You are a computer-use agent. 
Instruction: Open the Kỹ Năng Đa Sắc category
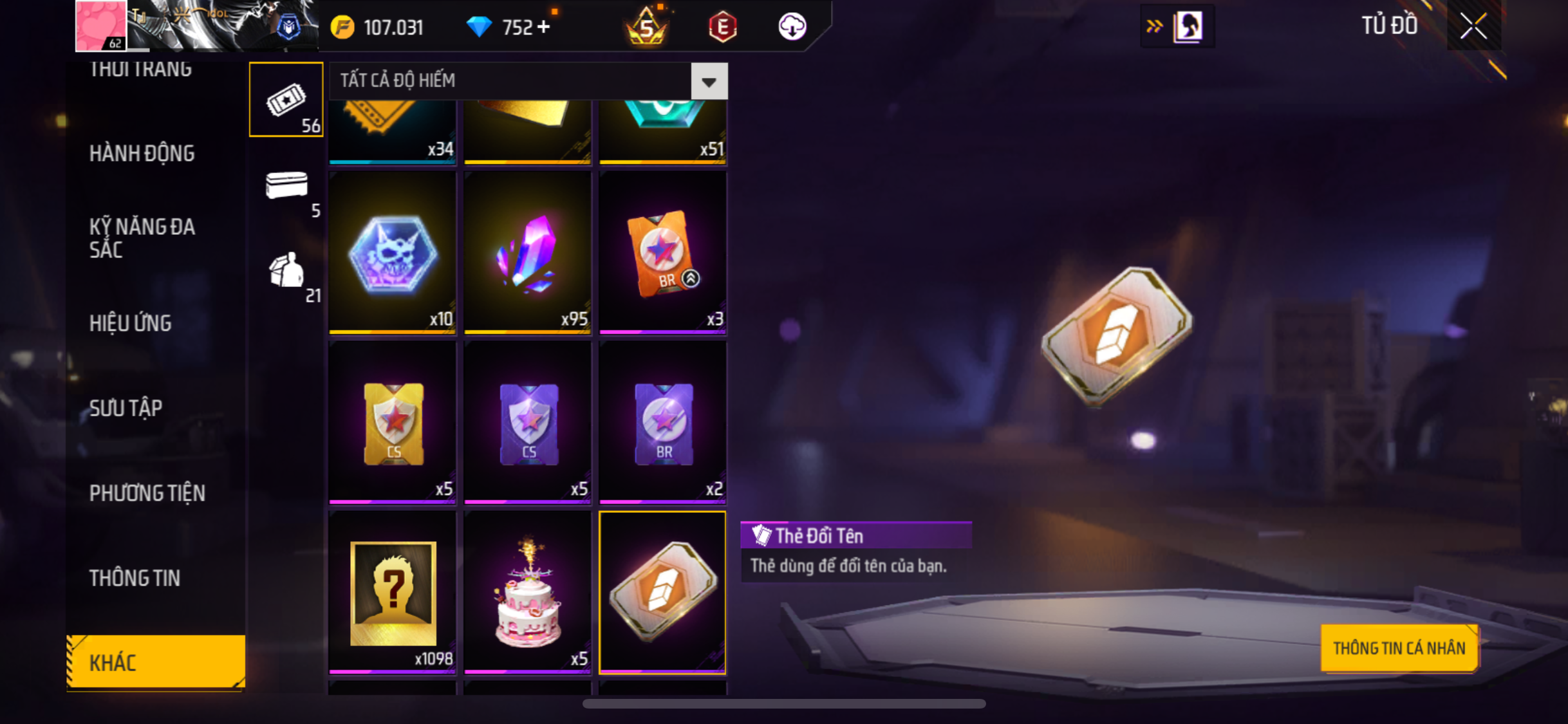click(142, 237)
